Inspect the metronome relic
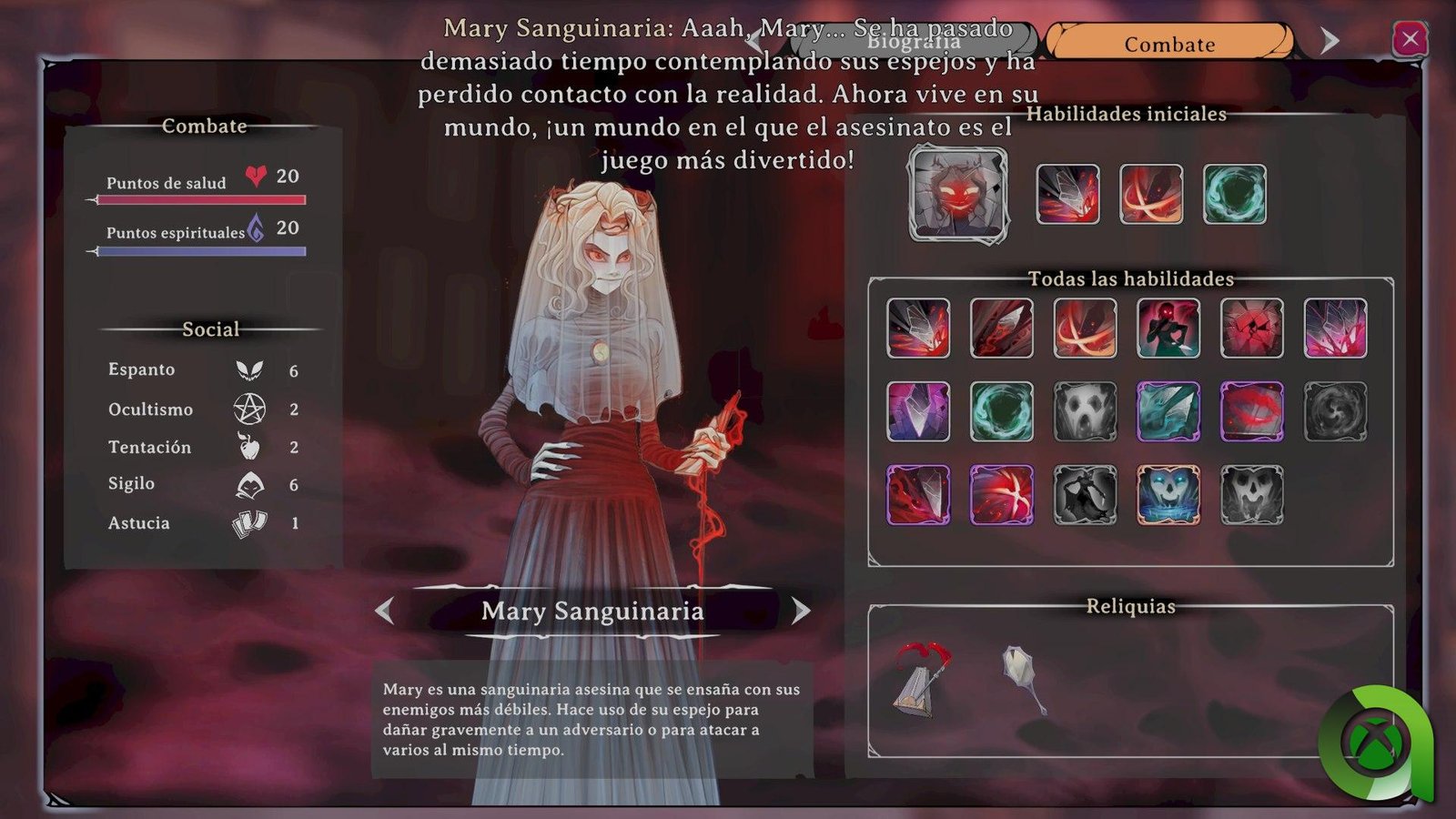The image size is (1456, 819). [x=920, y=680]
